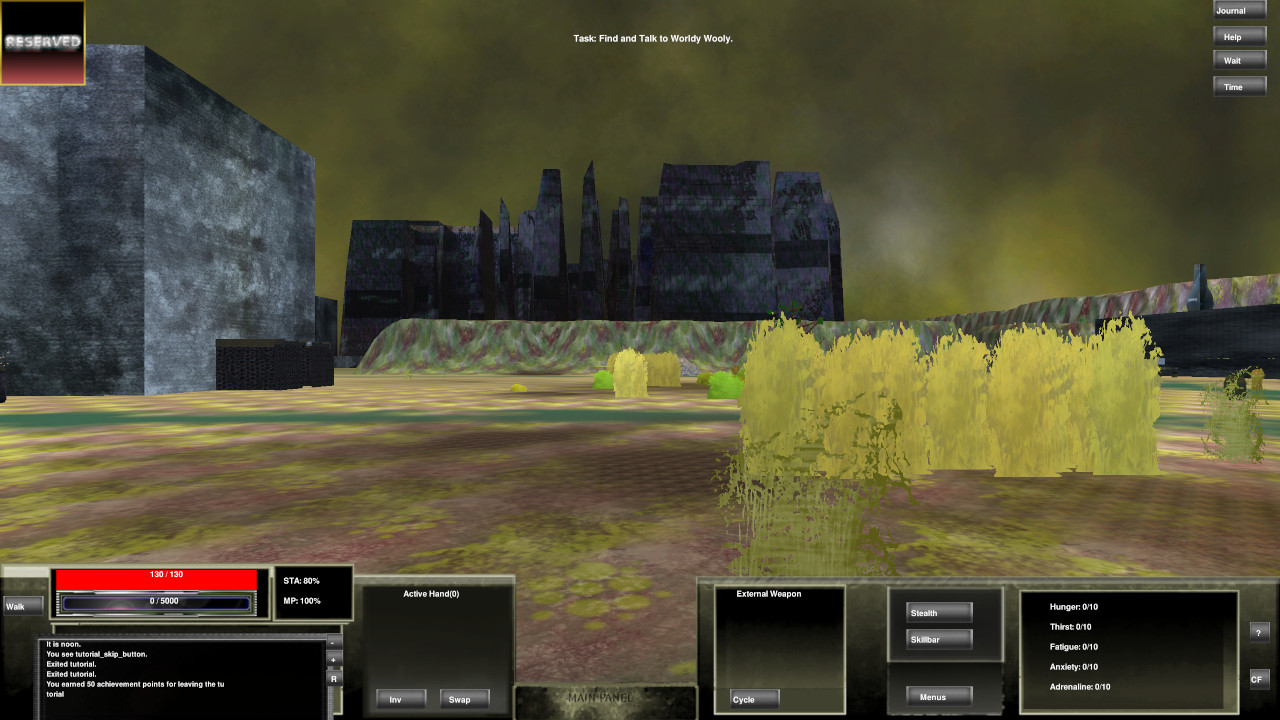Swap your active hand items
Screen dimensions: 1280x720
463,699
